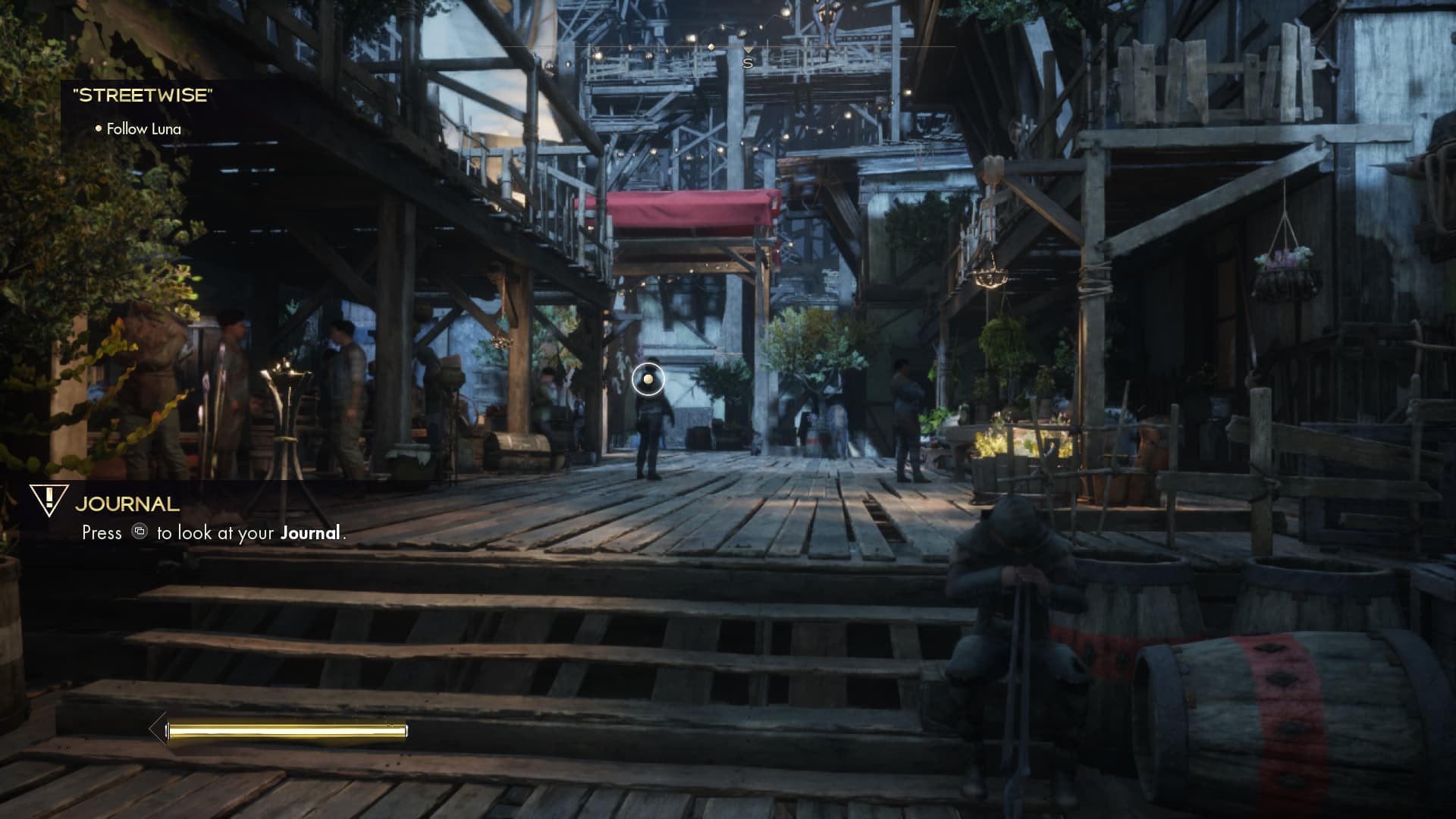The height and width of the screenshot is (819, 1456).
Task: Click the compass's S heading marker
Action: [x=748, y=63]
